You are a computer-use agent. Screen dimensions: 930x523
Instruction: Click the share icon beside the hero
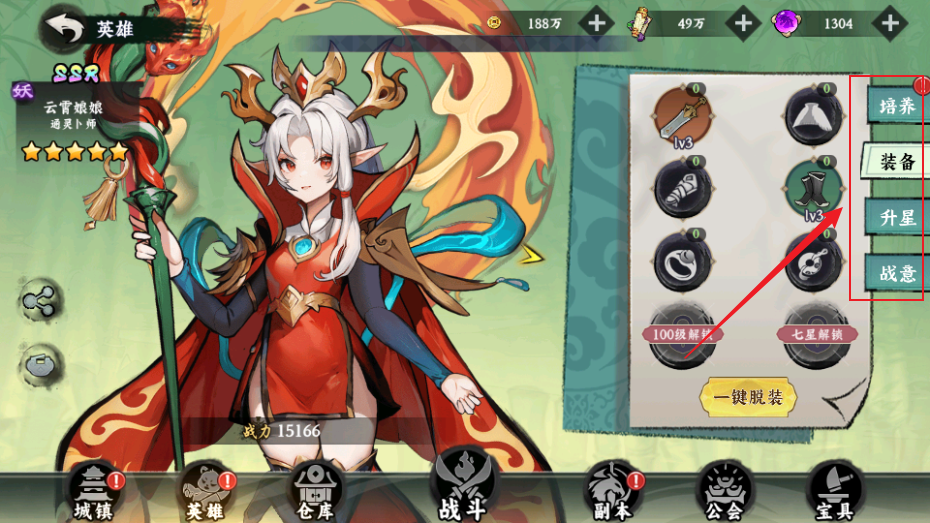point(42,301)
